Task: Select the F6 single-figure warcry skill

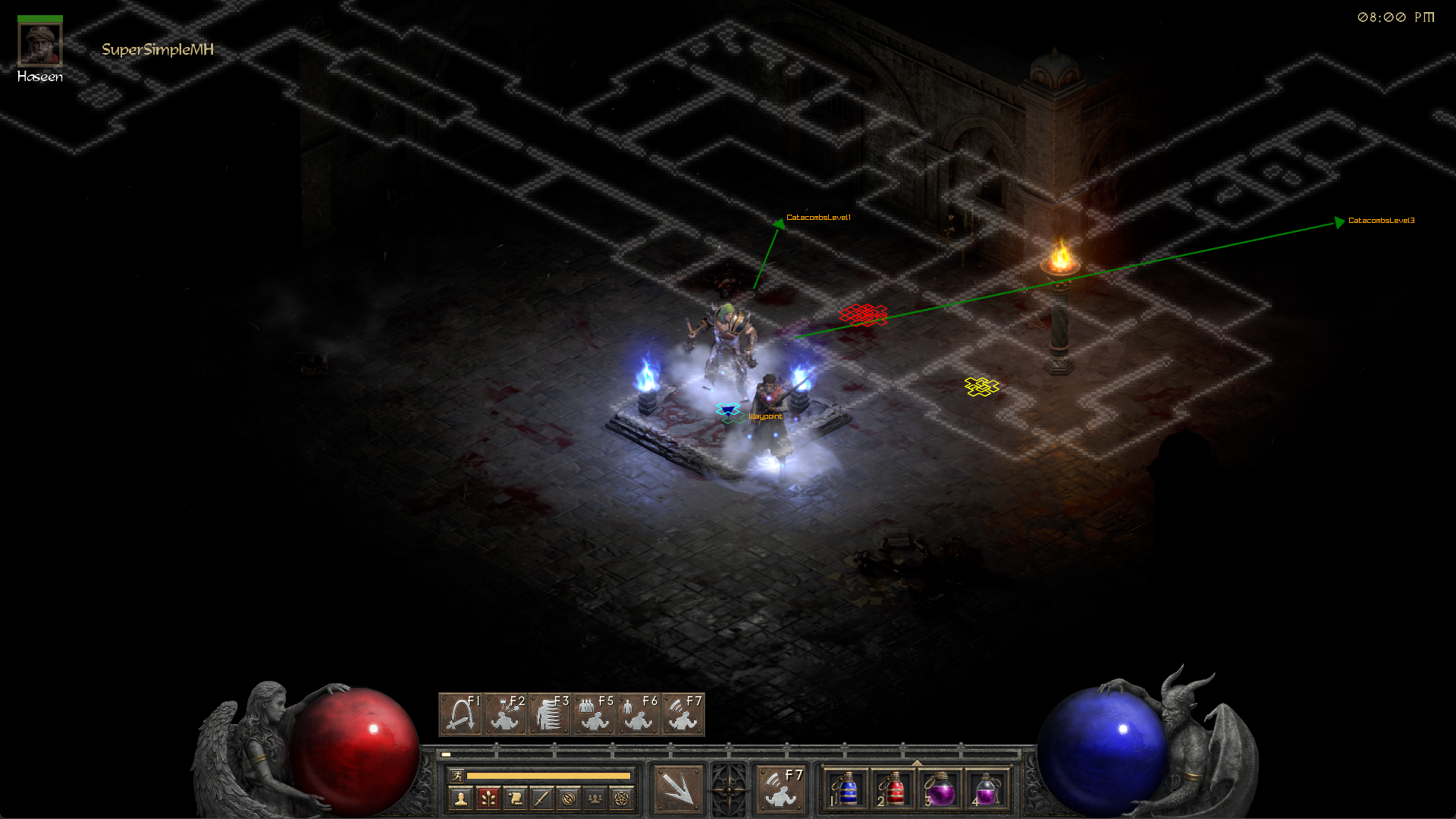Action: coord(638,714)
